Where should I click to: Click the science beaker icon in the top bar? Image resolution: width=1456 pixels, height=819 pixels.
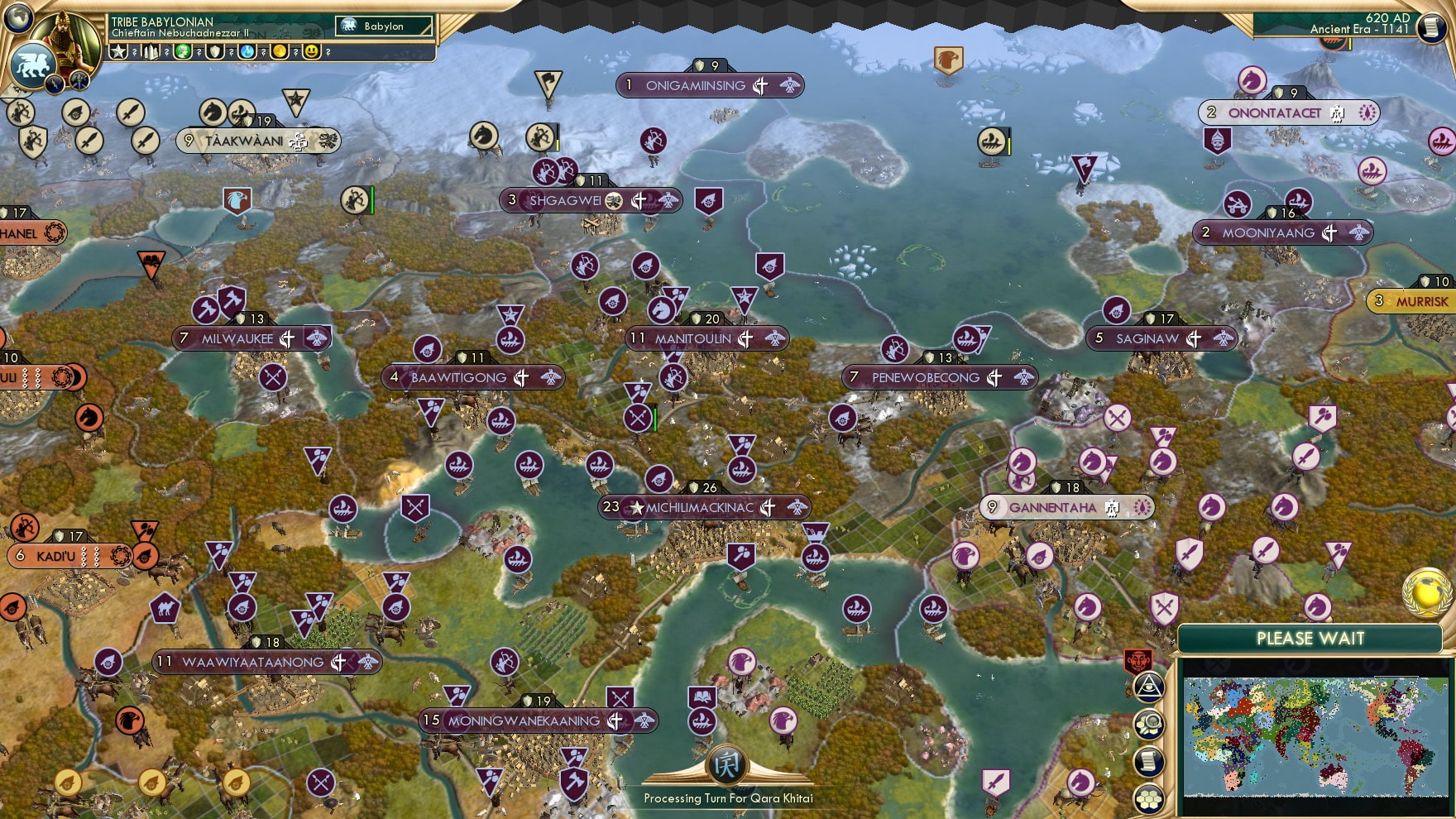pos(246,52)
